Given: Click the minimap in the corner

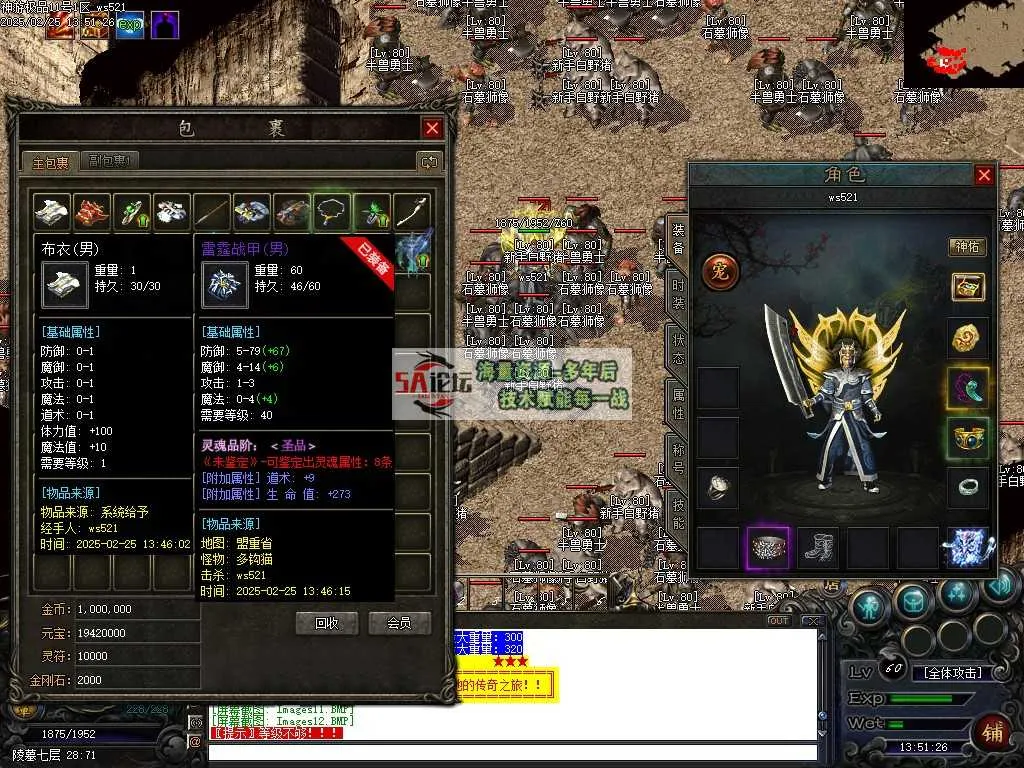Looking at the screenshot, I should click(x=962, y=44).
